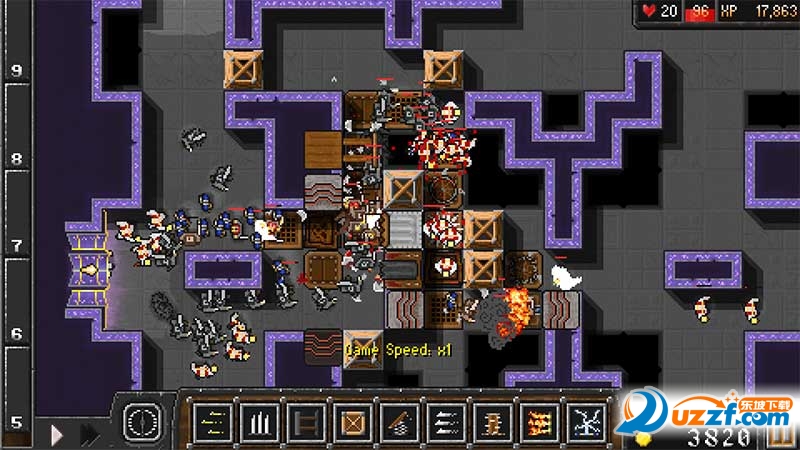Open the round compass dial button

pos(142,420)
